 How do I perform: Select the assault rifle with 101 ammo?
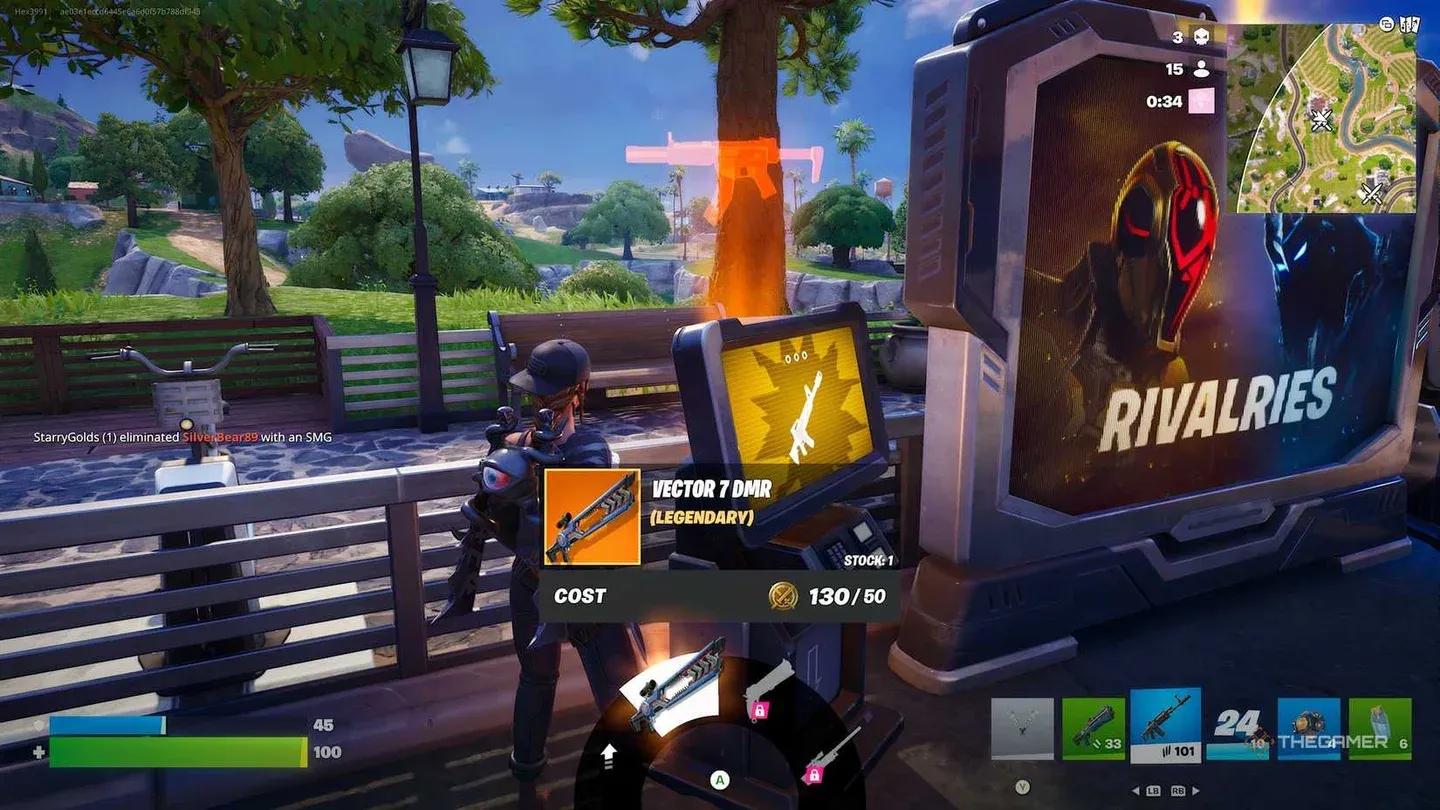click(x=1166, y=724)
